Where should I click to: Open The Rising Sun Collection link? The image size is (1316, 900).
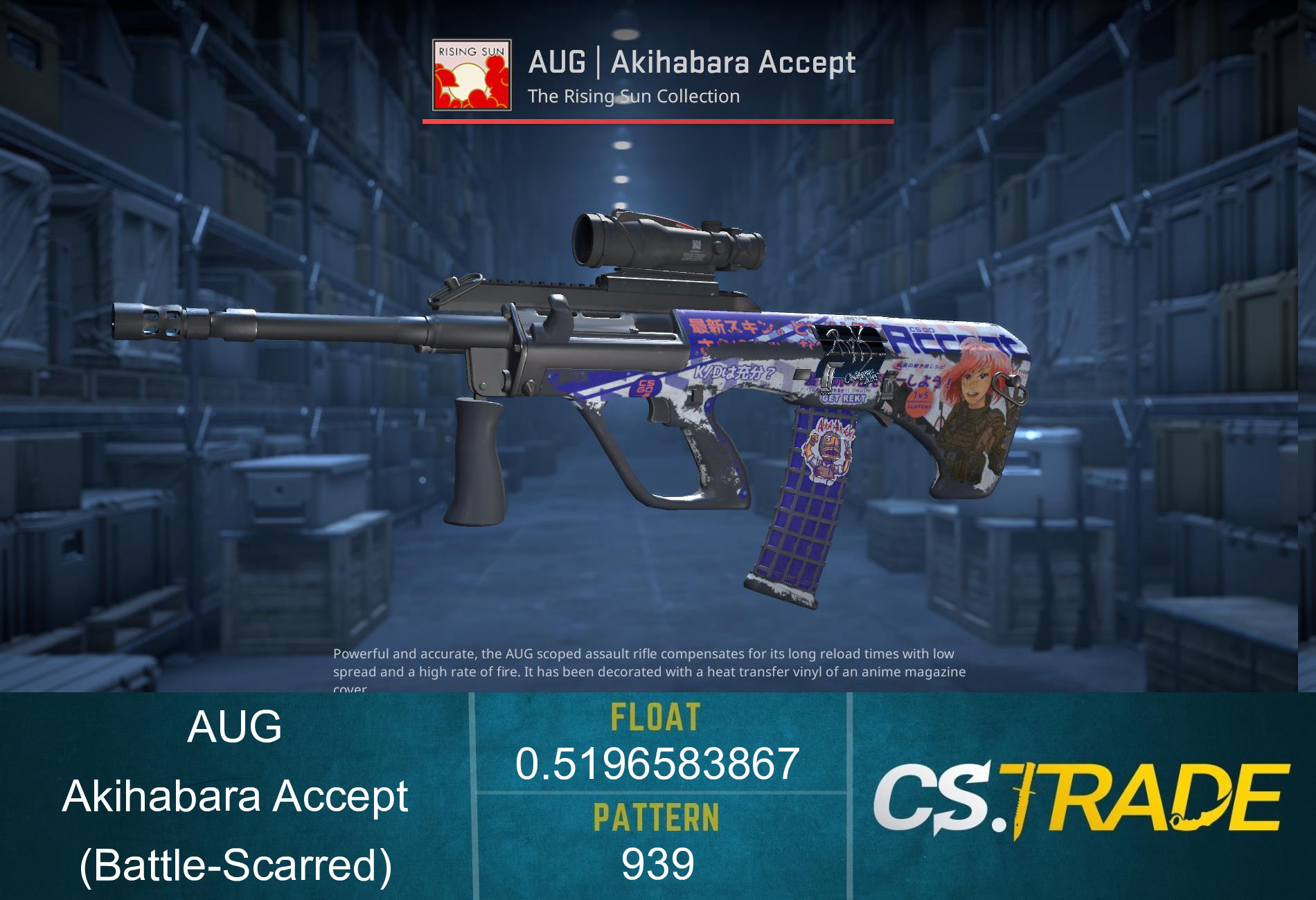coord(634,96)
